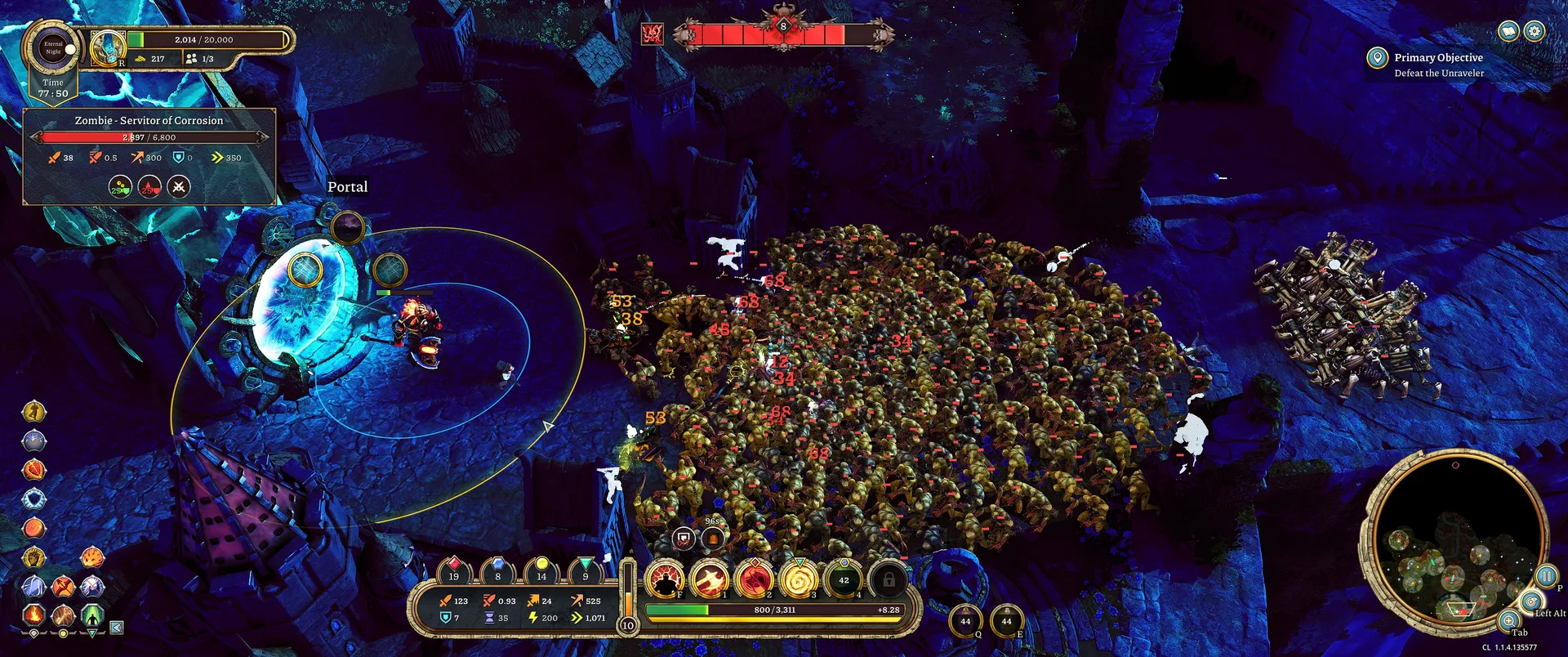Use the E potion flask
The image size is (1568, 657).
(x=1006, y=622)
